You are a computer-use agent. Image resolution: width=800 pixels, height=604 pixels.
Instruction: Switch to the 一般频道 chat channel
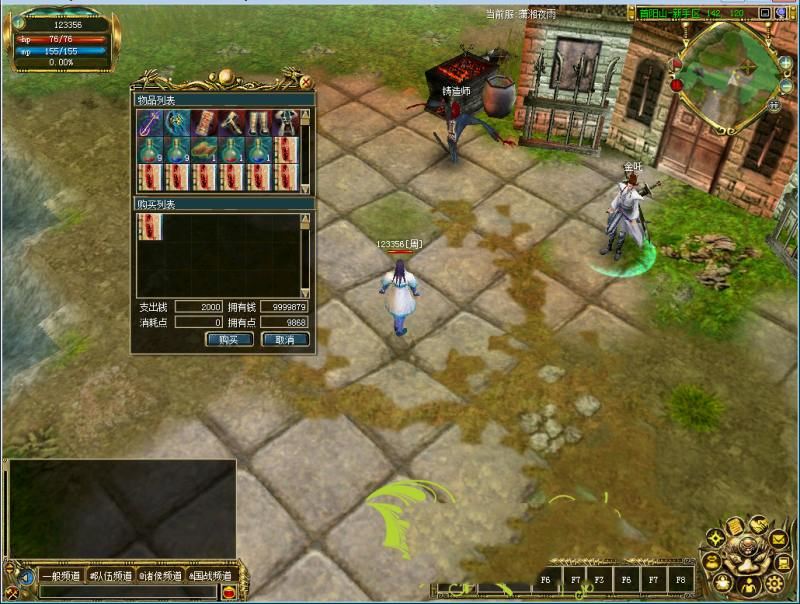click(63, 576)
